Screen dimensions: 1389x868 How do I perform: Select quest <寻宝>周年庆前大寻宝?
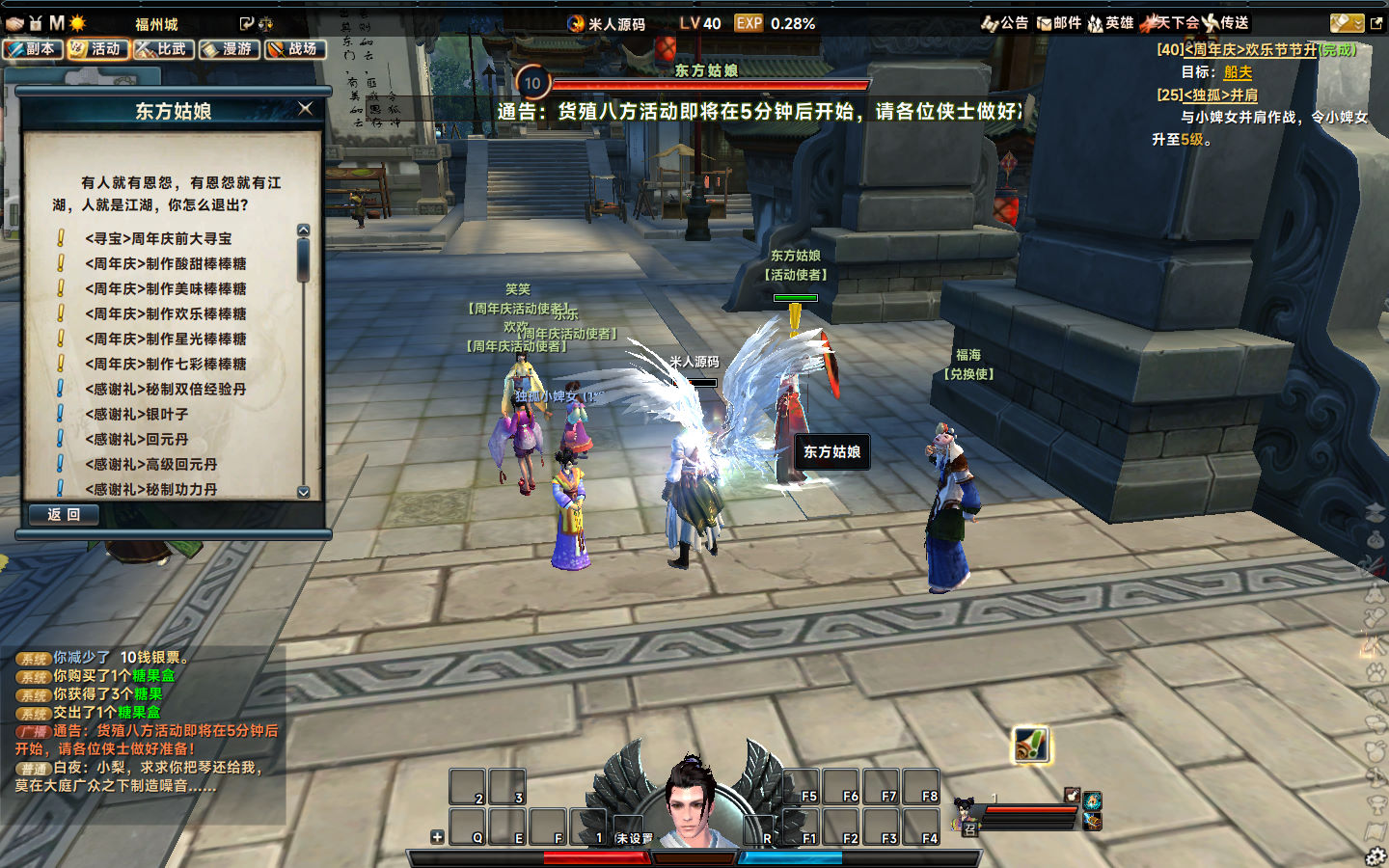tap(158, 238)
